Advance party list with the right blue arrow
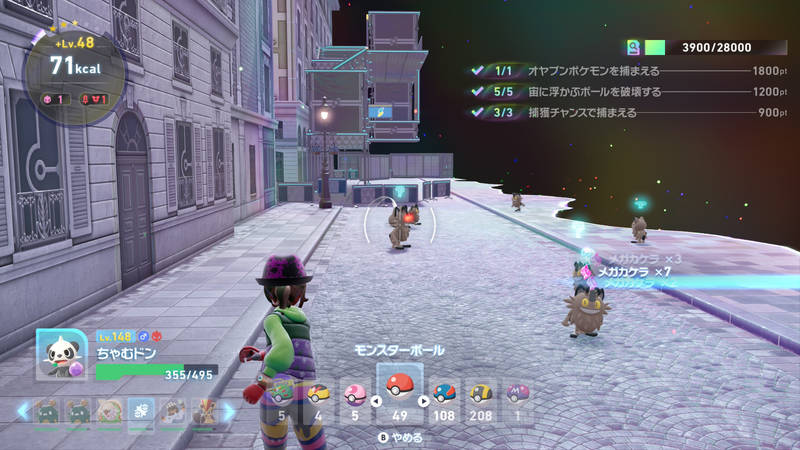 tap(228, 411)
